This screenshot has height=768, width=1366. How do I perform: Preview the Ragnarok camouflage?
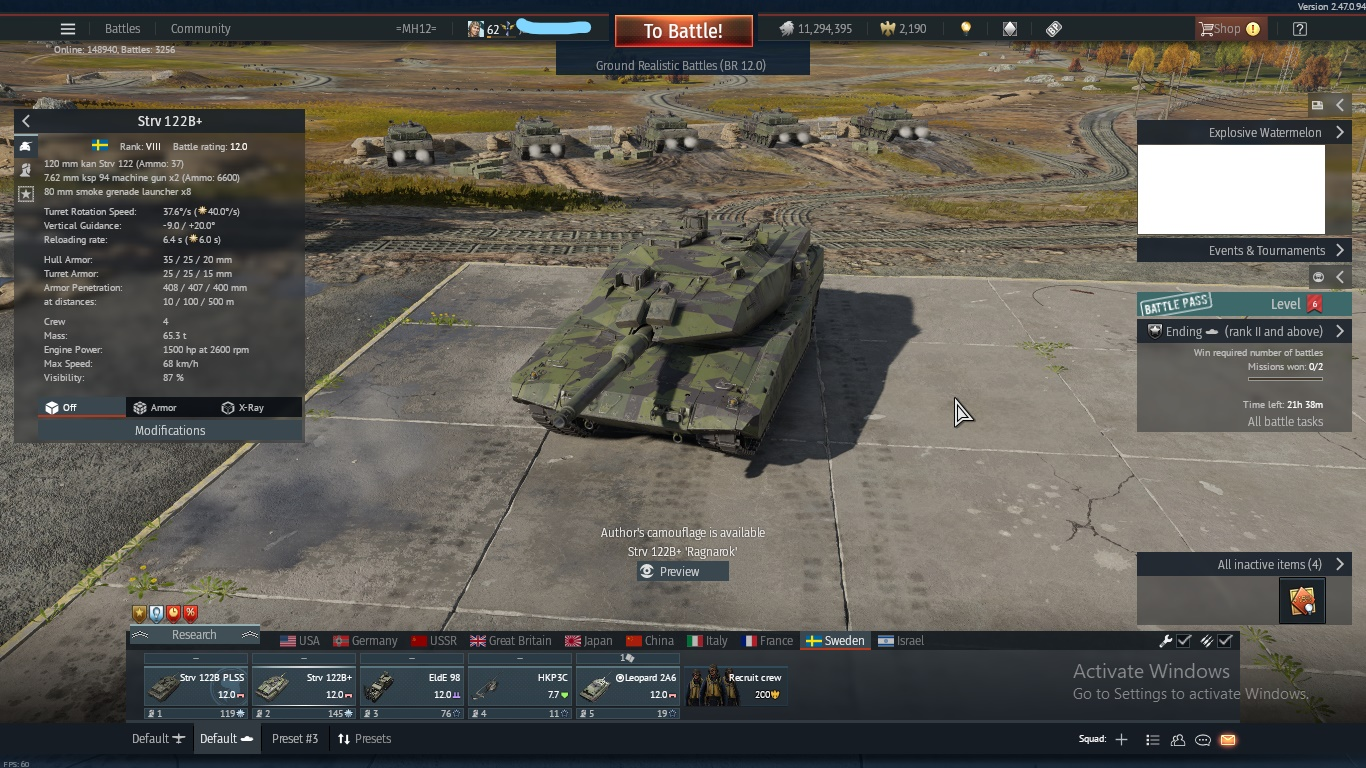point(682,571)
